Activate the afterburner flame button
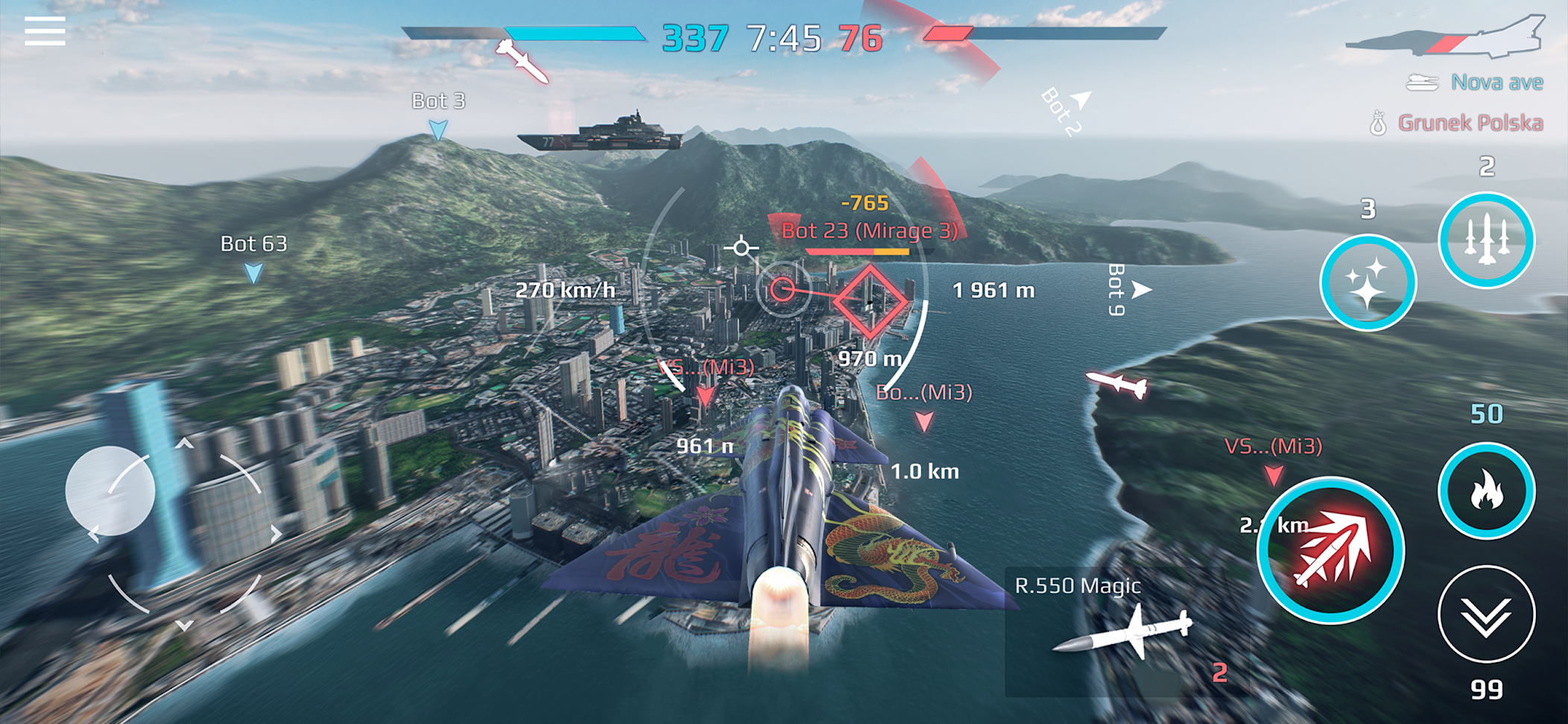 pos(1486,491)
